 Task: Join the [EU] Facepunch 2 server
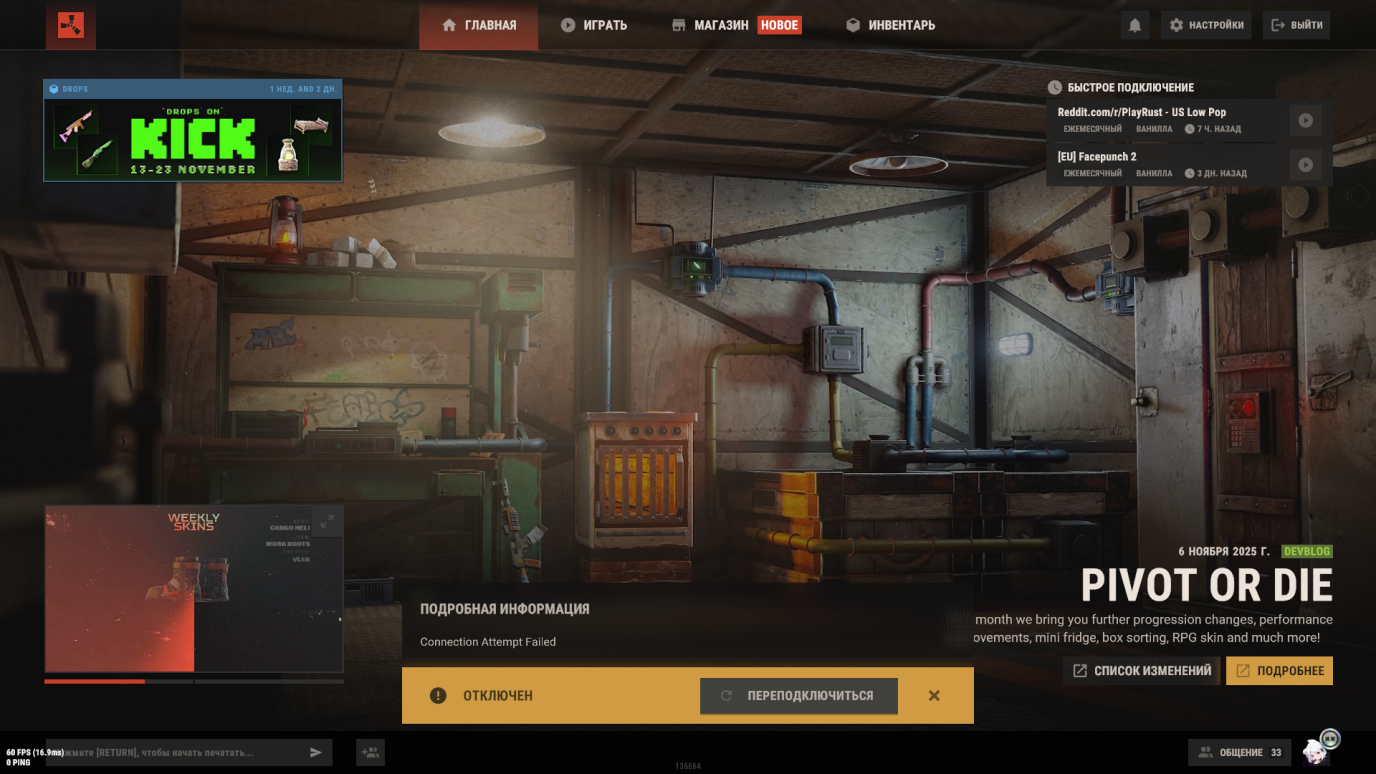pos(1305,164)
